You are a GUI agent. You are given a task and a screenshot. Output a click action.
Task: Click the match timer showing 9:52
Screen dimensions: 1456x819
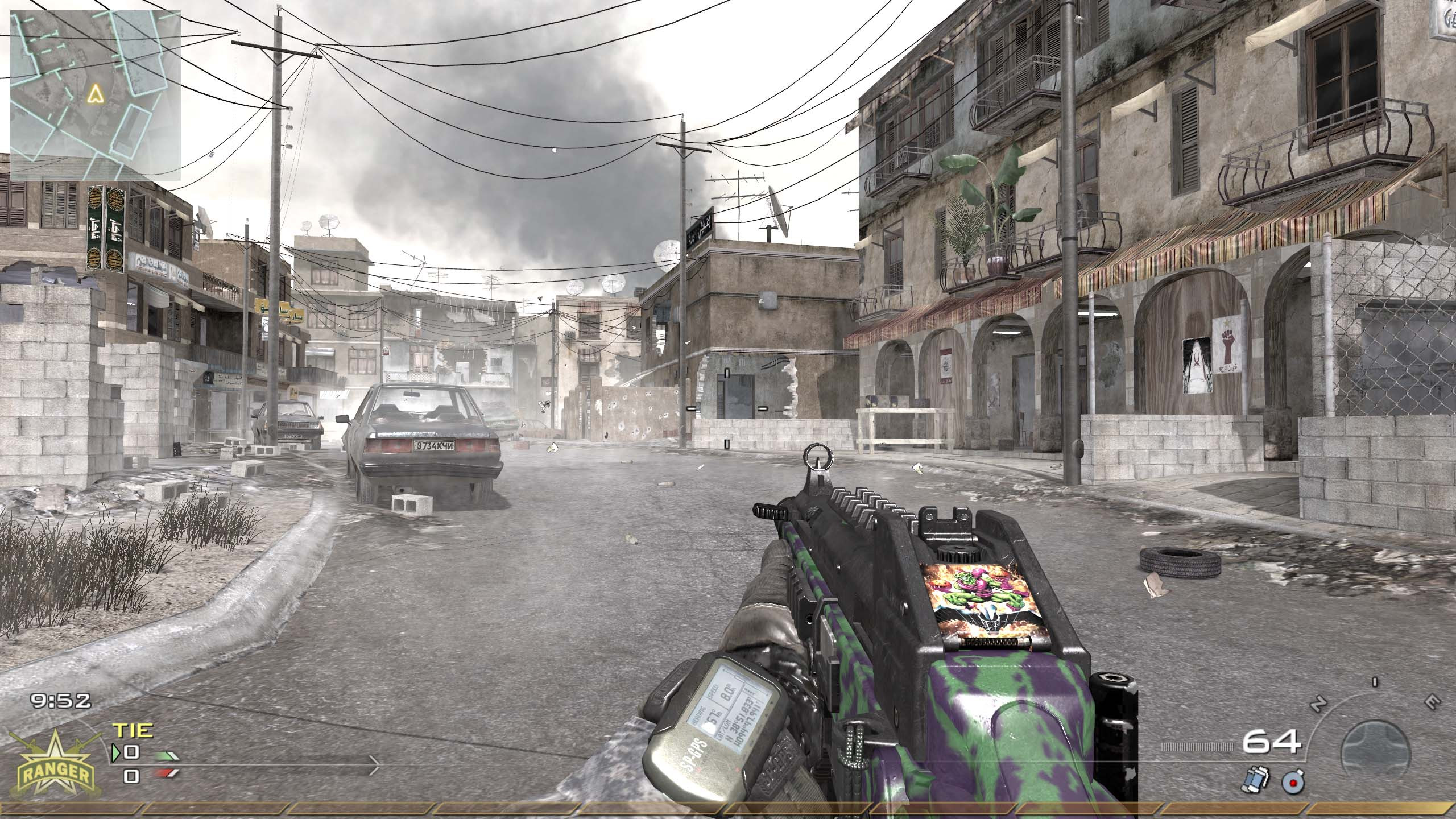click(x=60, y=700)
